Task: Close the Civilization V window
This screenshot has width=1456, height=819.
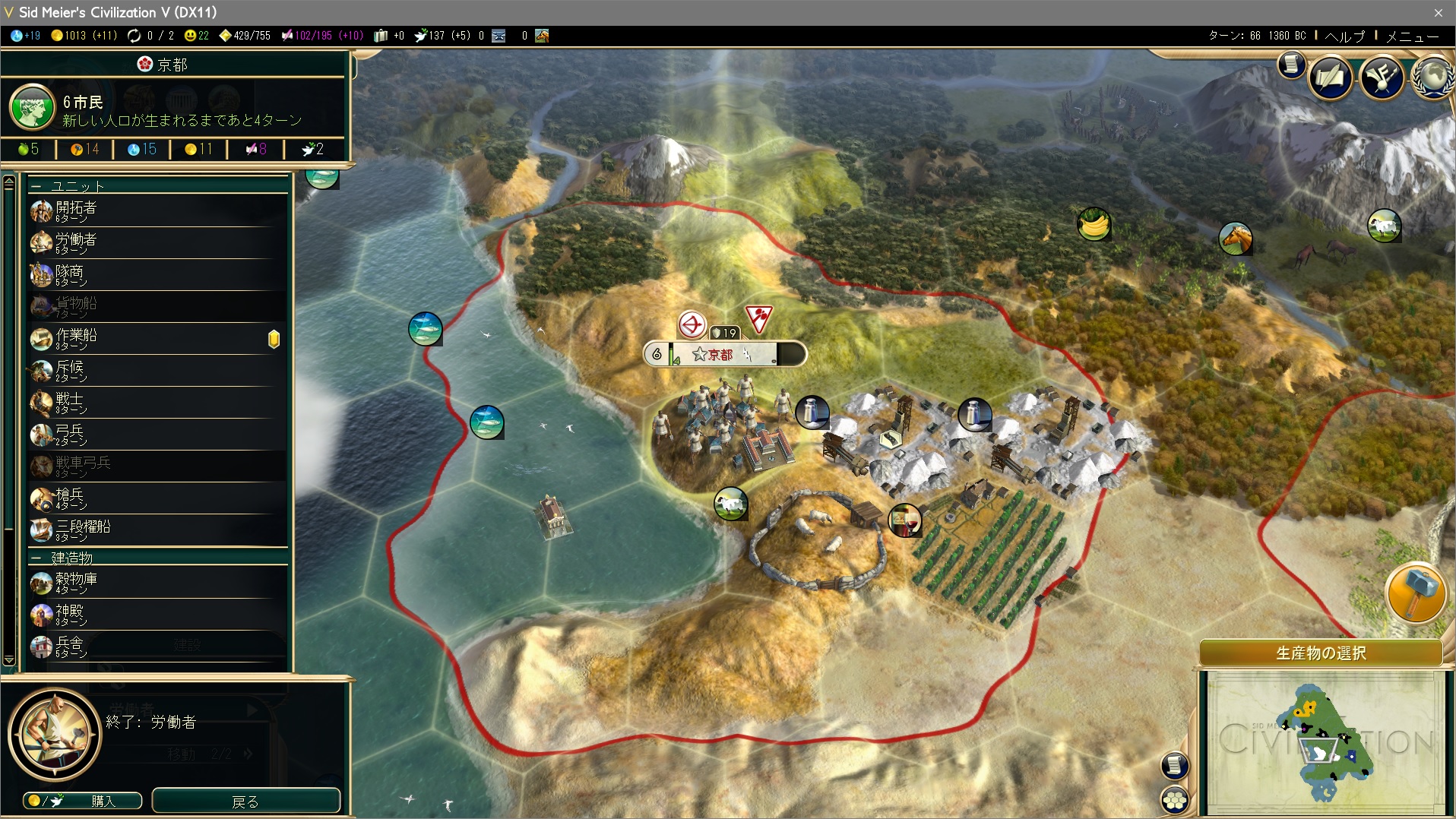Action: point(1438,12)
